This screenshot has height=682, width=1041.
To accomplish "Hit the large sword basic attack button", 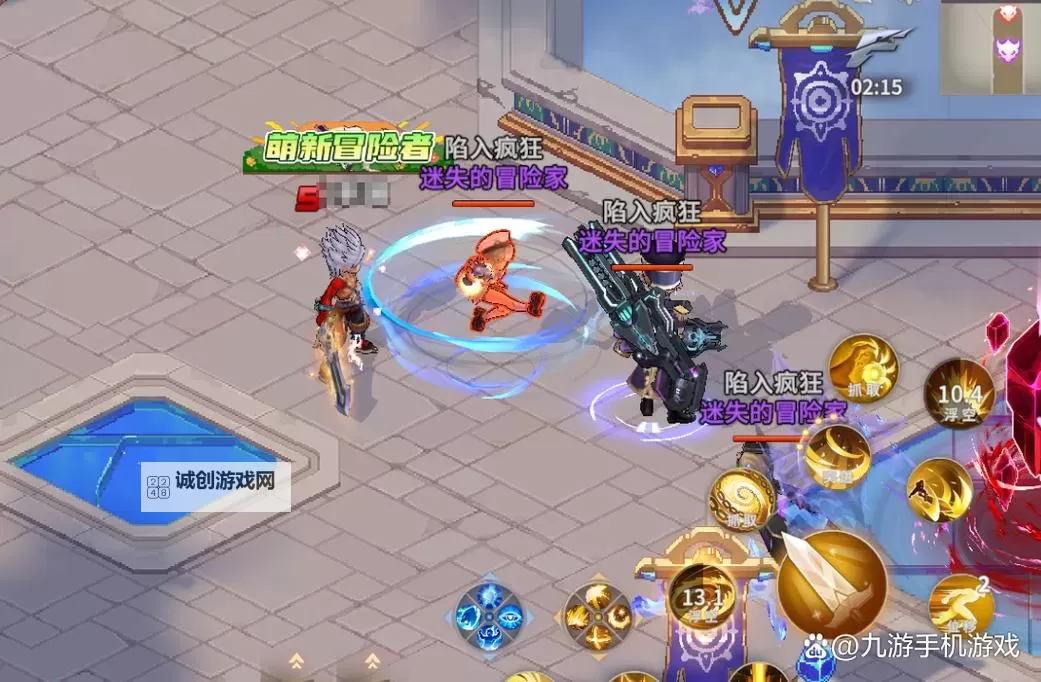I will coord(831,583).
